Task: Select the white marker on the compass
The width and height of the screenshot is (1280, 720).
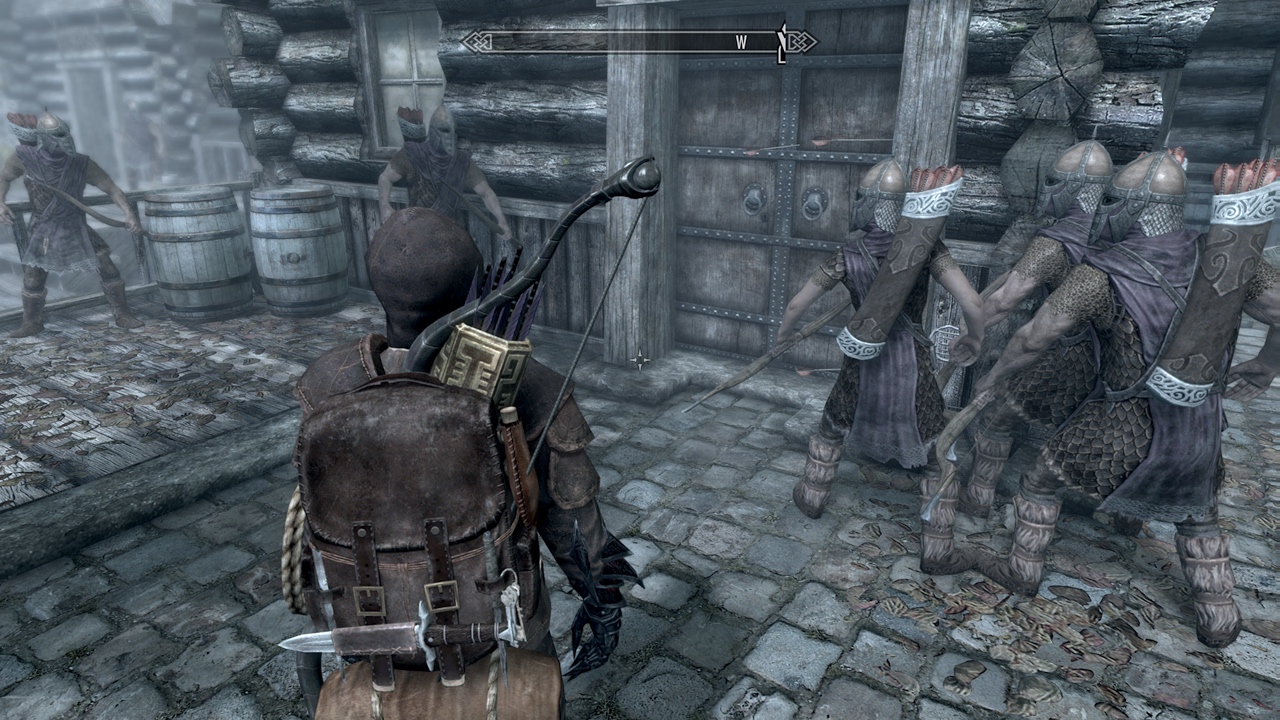Action: tap(781, 43)
